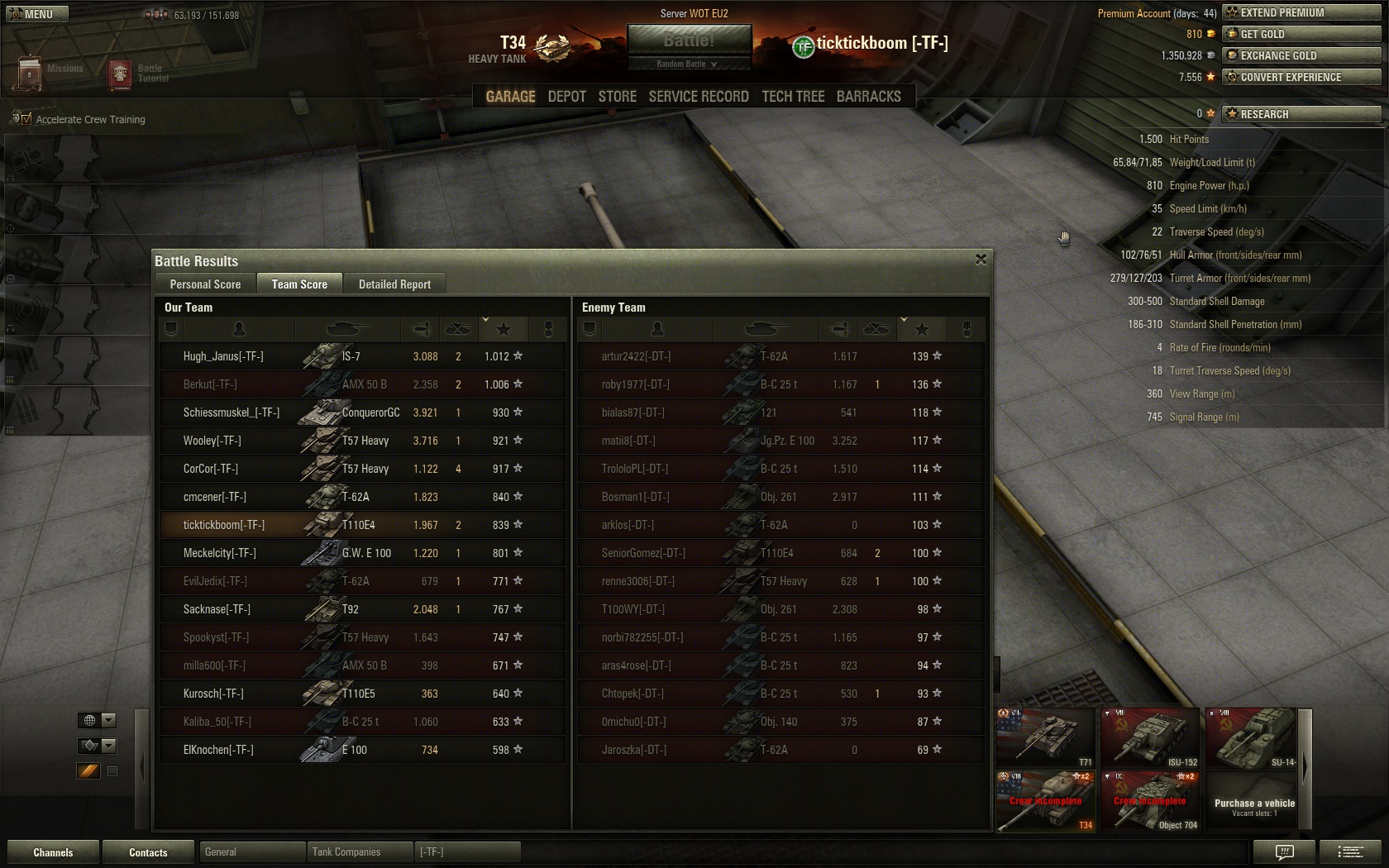Choose Convert Experience
Image resolution: width=1389 pixels, height=868 pixels.
tap(1301, 77)
